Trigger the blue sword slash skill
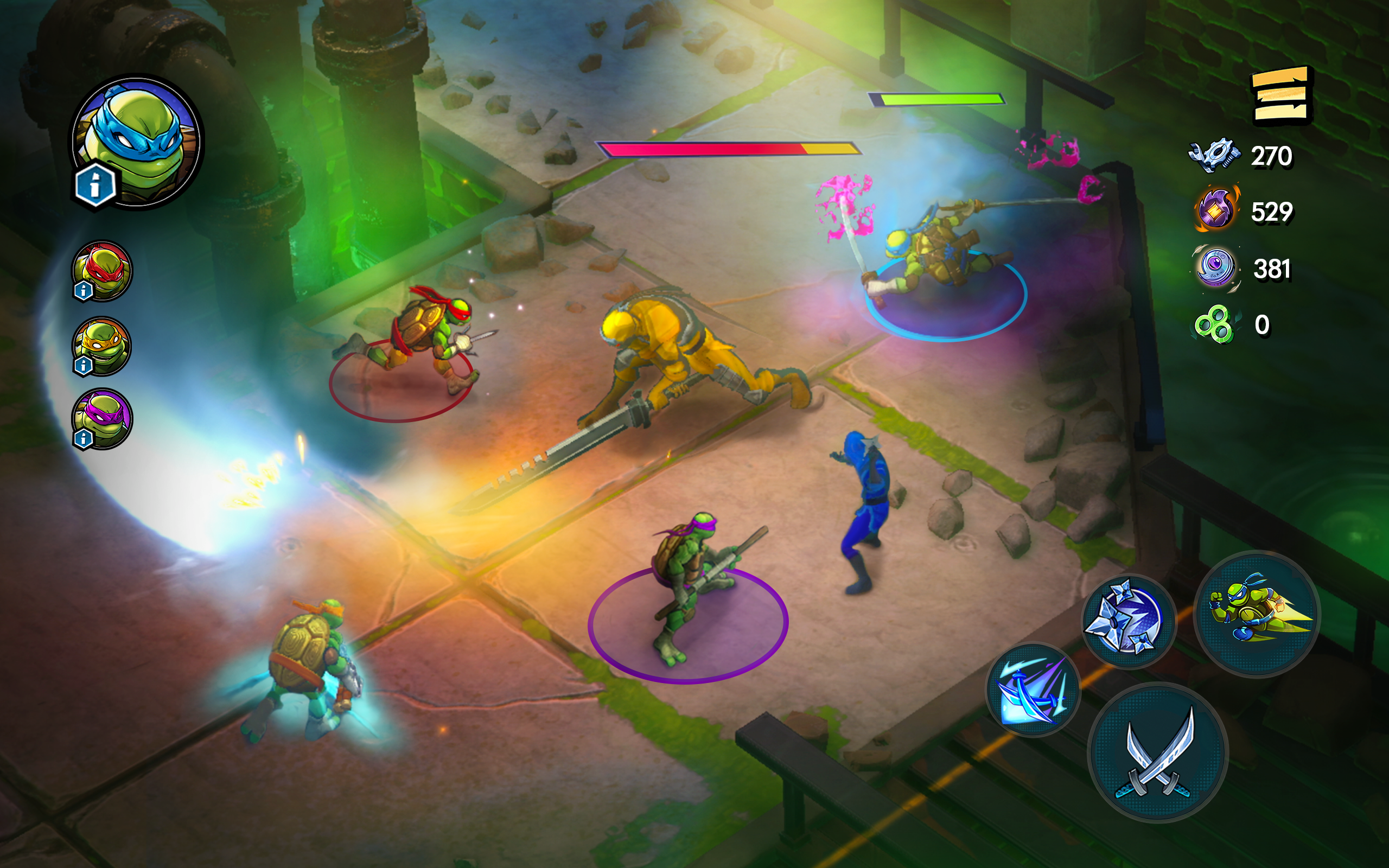Image resolution: width=1389 pixels, height=868 pixels. (1033, 690)
